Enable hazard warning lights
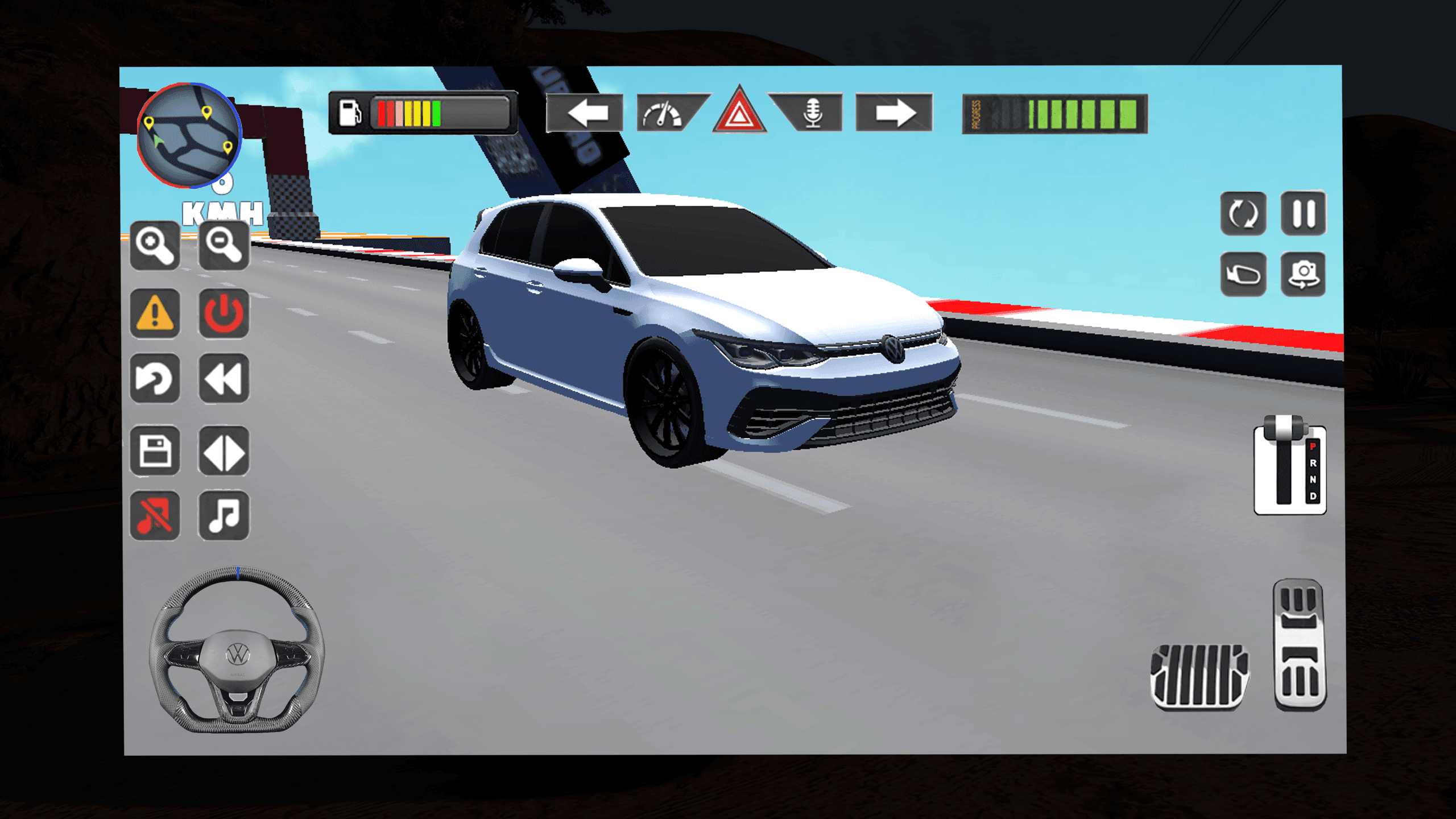Image resolution: width=1456 pixels, height=819 pixels. click(x=739, y=113)
